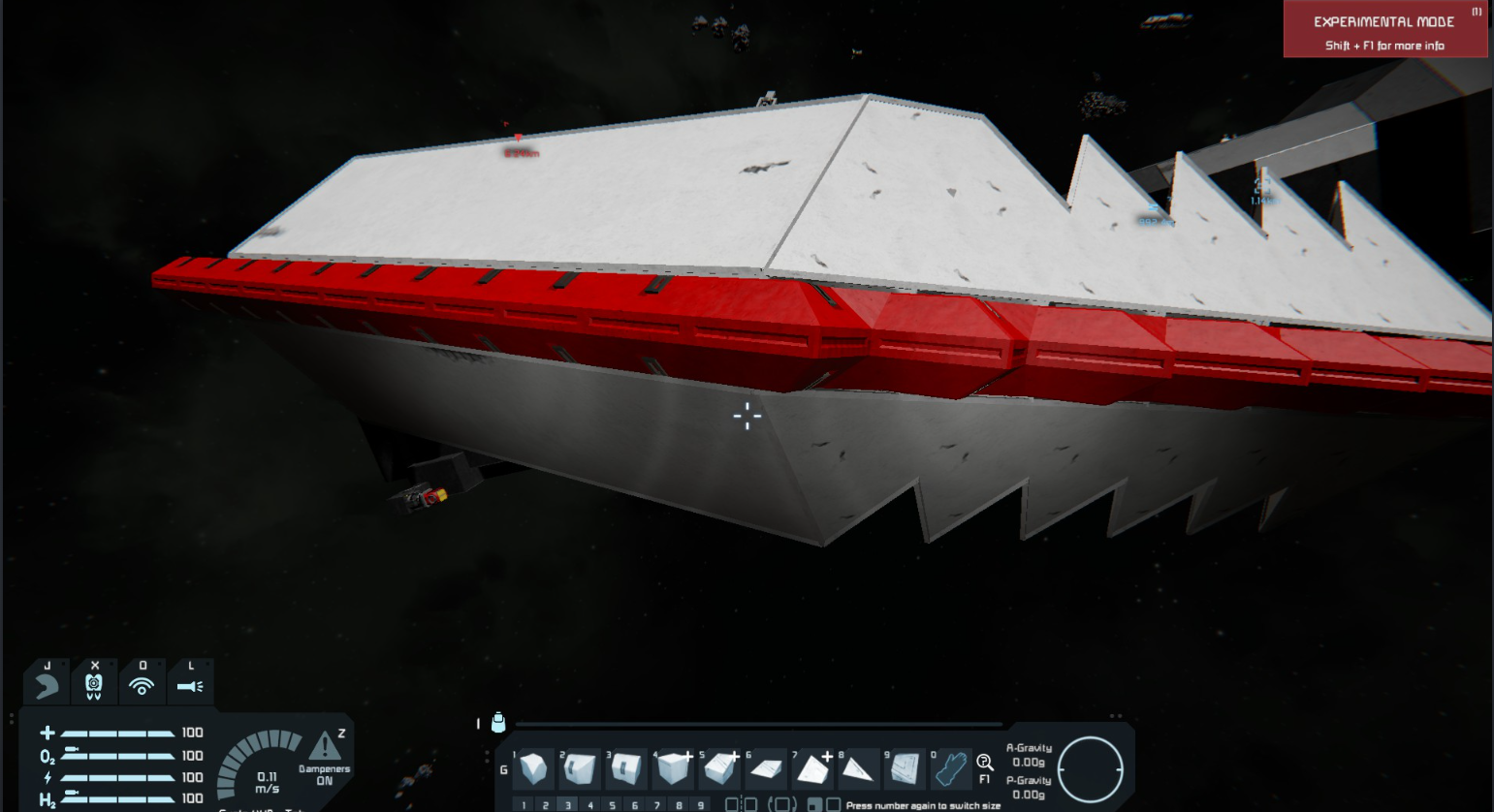This screenshot has height=812, width=1494.
Task: Select the panel block in slot 9
Action: pos(905,769)
